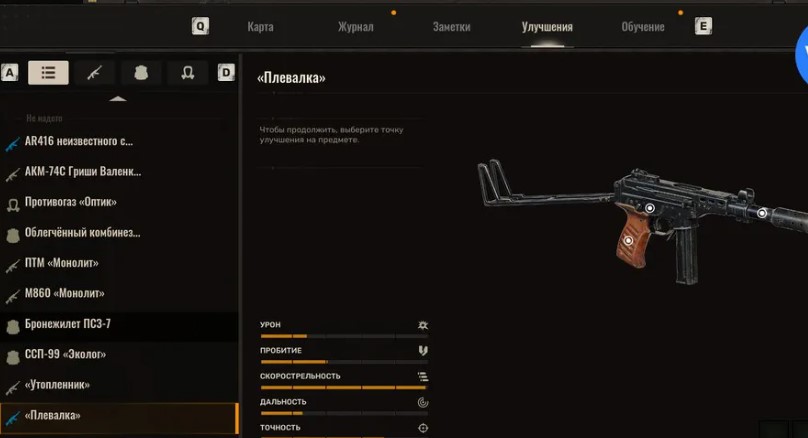Choose the М860 «Монолит» shotgun entry
This screenshot has width=808, height=438.
coord(65,294)
